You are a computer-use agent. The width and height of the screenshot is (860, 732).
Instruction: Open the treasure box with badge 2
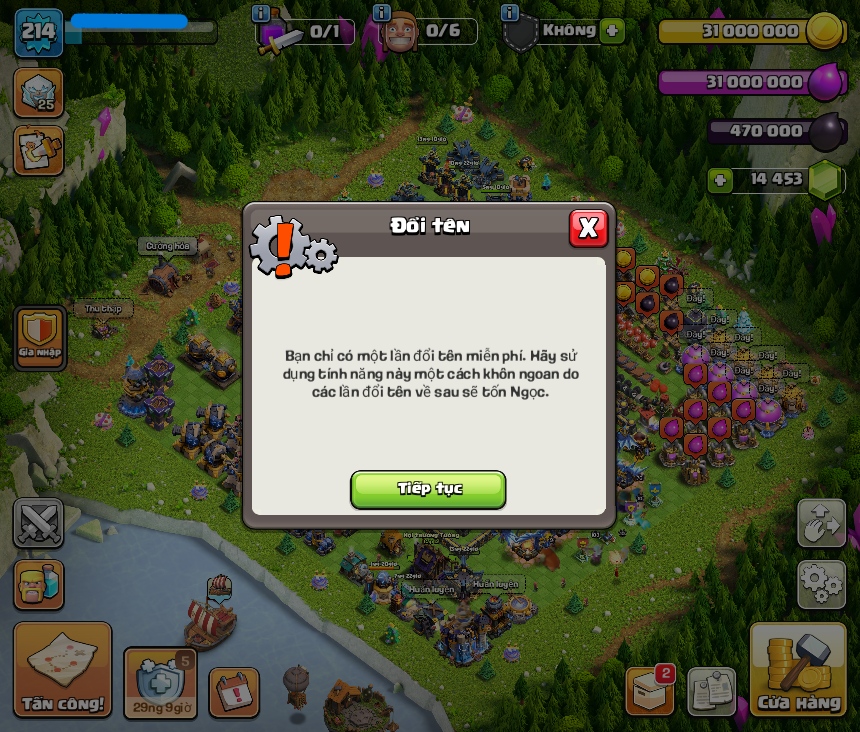650,691
